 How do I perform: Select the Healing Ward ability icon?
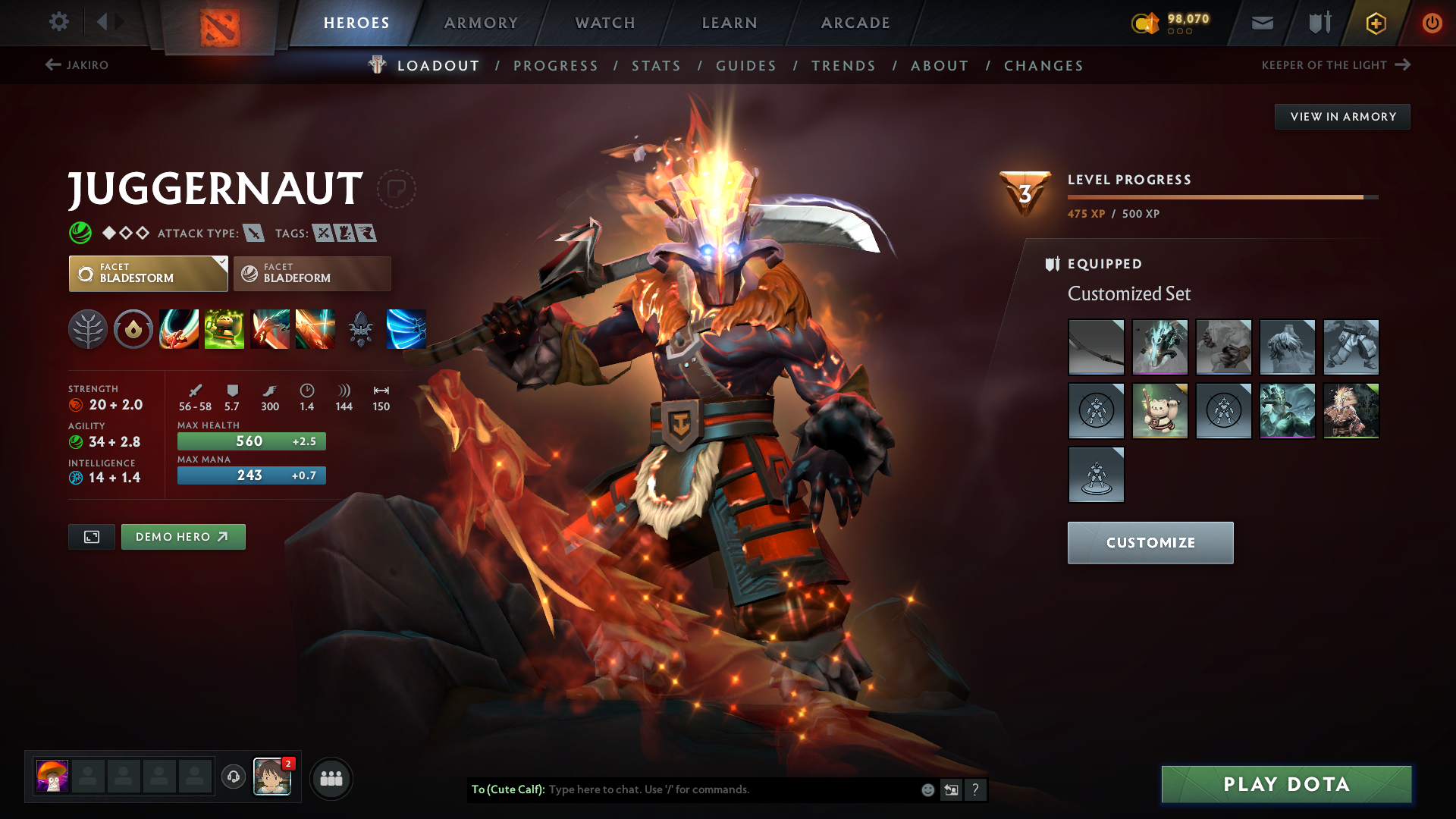click(224, 329)
